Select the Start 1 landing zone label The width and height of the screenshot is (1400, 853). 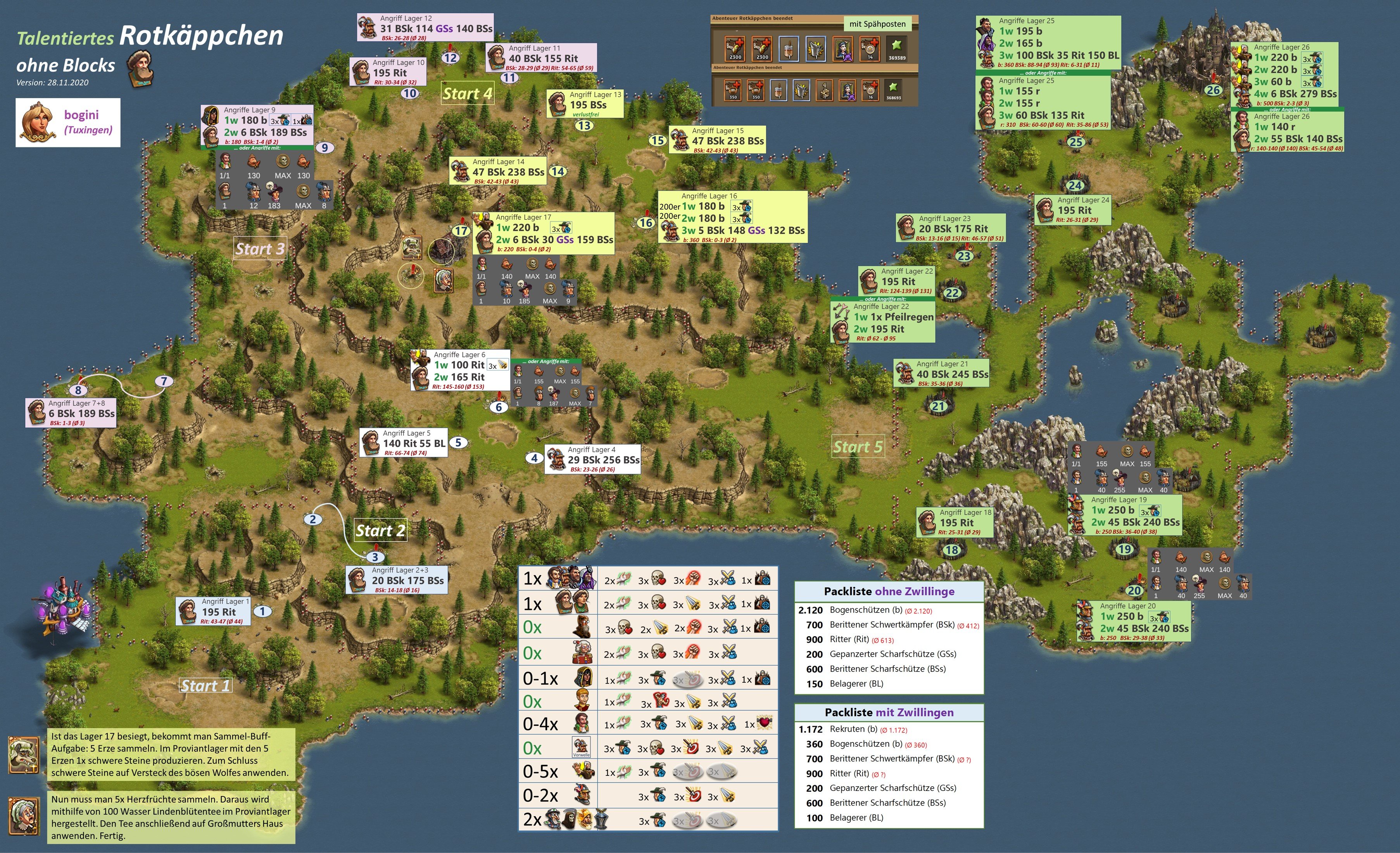click(x=206, y=686)
